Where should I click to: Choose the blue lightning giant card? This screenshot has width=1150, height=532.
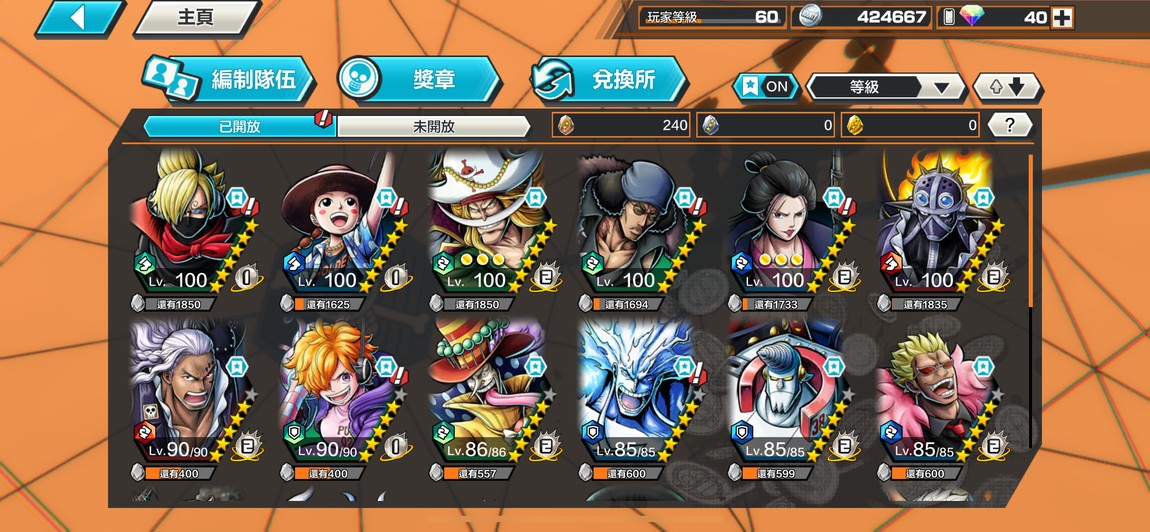[x=636, y=395]
